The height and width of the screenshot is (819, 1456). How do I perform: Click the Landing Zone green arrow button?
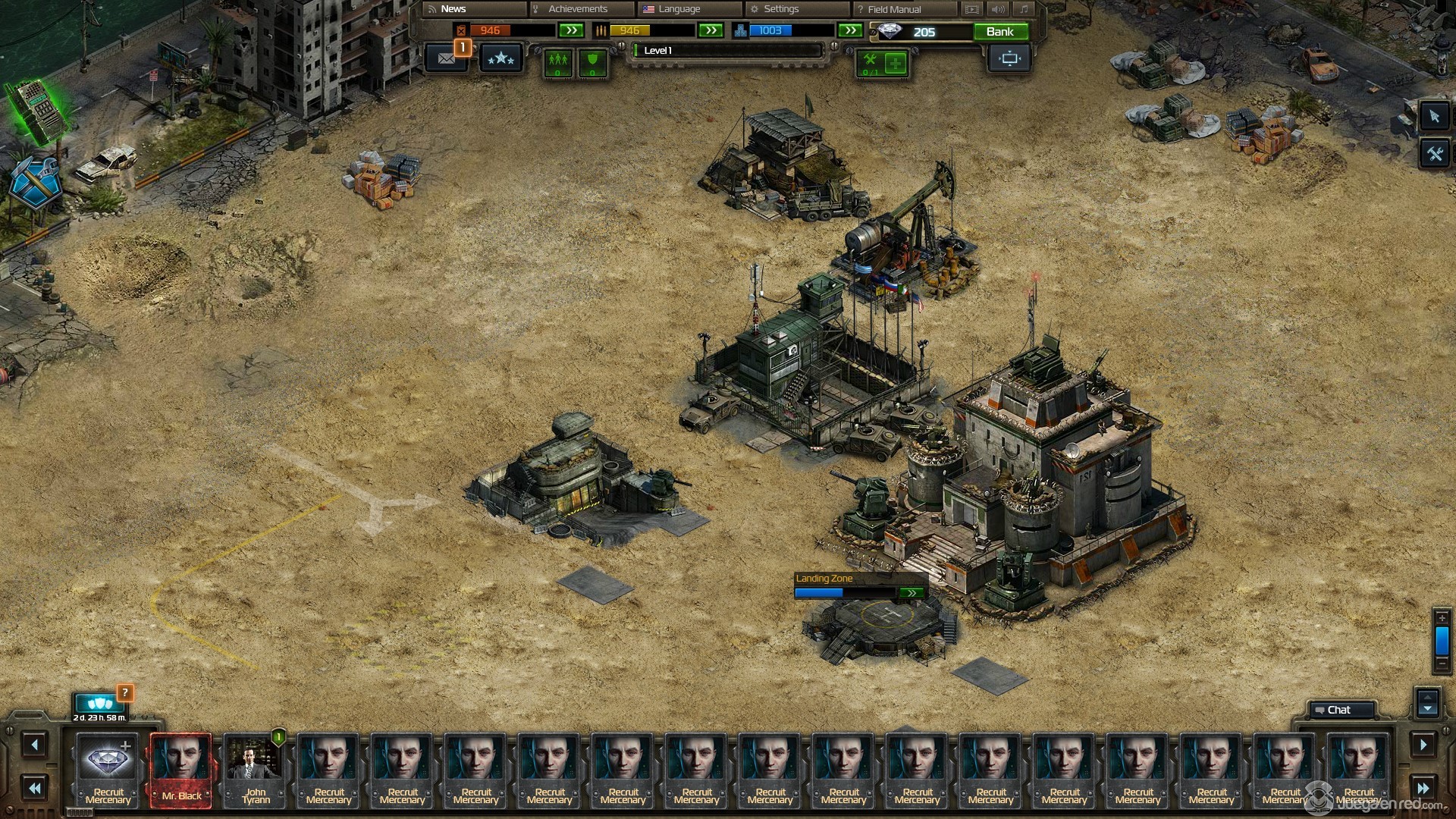(x=911, y=593)
